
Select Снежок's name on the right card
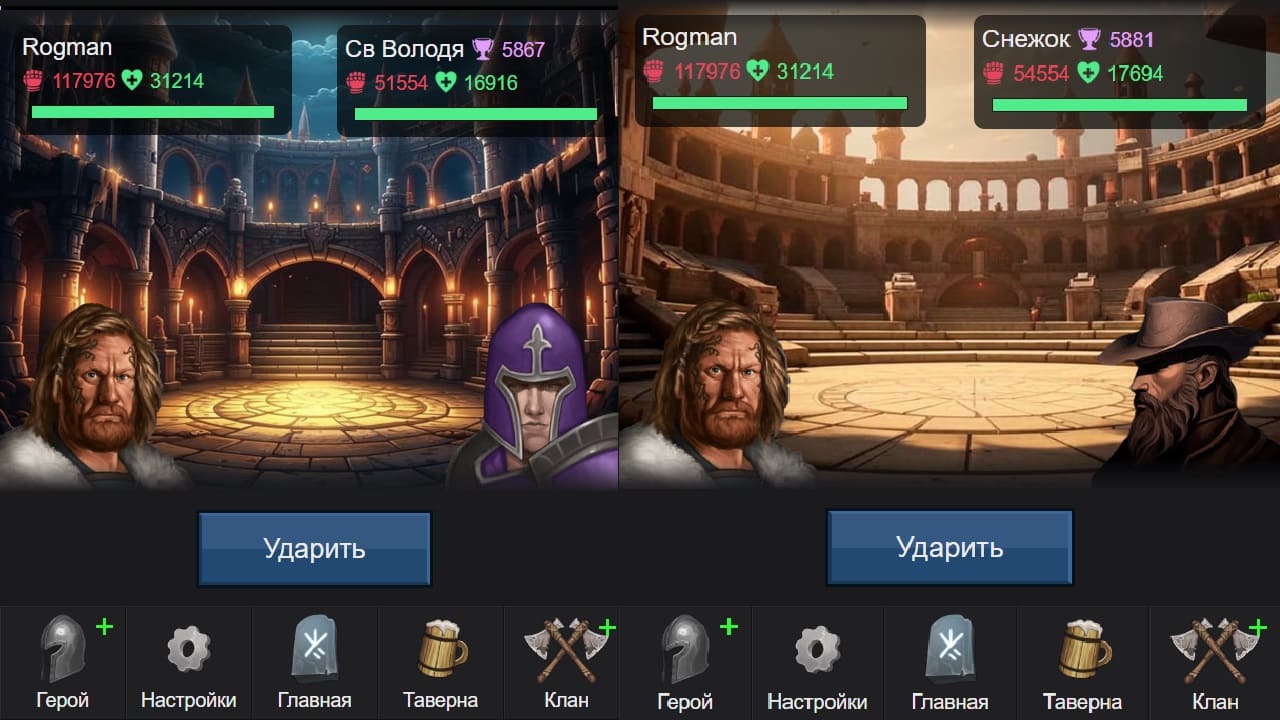point(1028,36)
